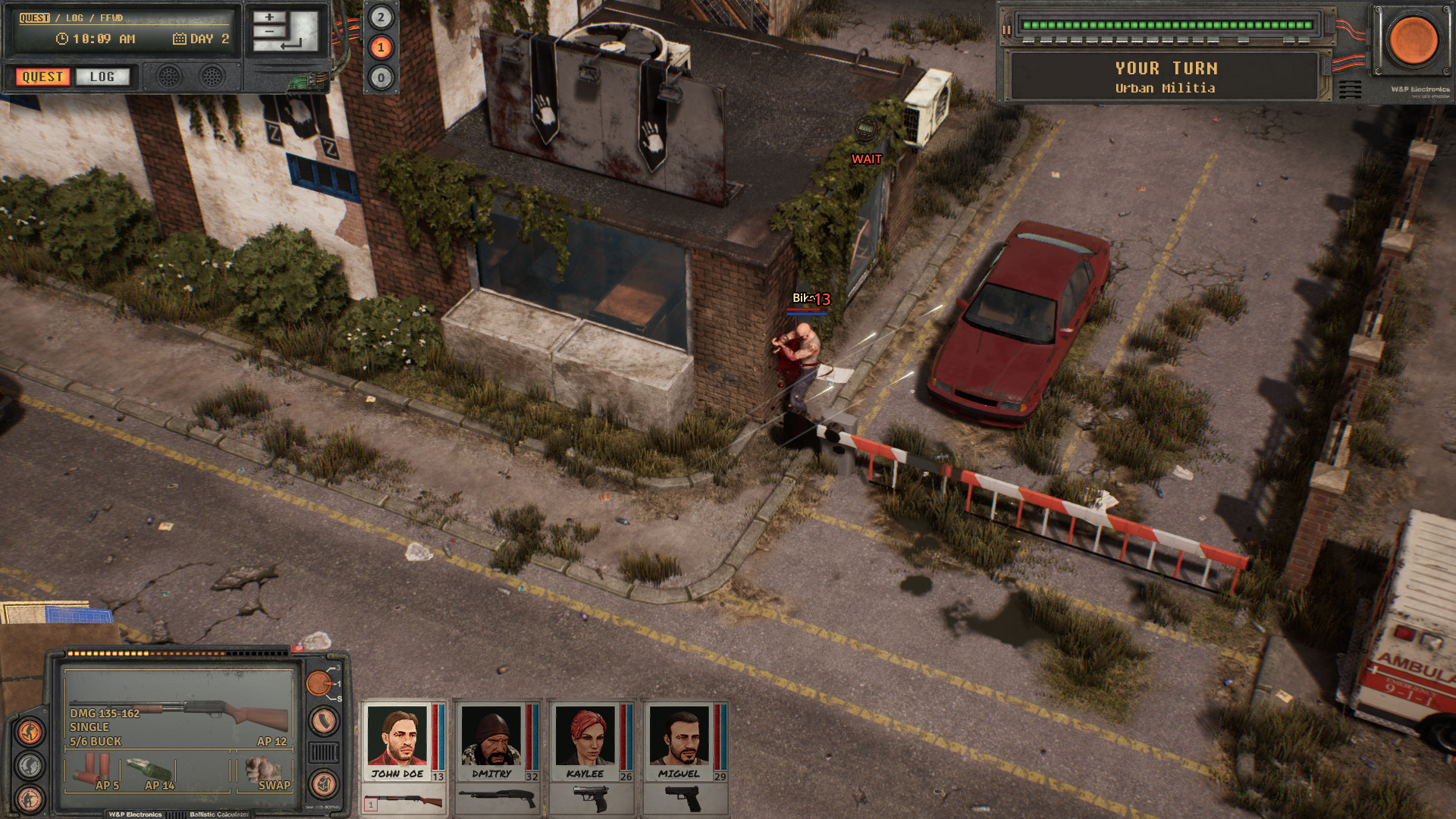1456x819 pixels.
Task: Turn the fire selector dial to S
Action: (x=340, y=698)
